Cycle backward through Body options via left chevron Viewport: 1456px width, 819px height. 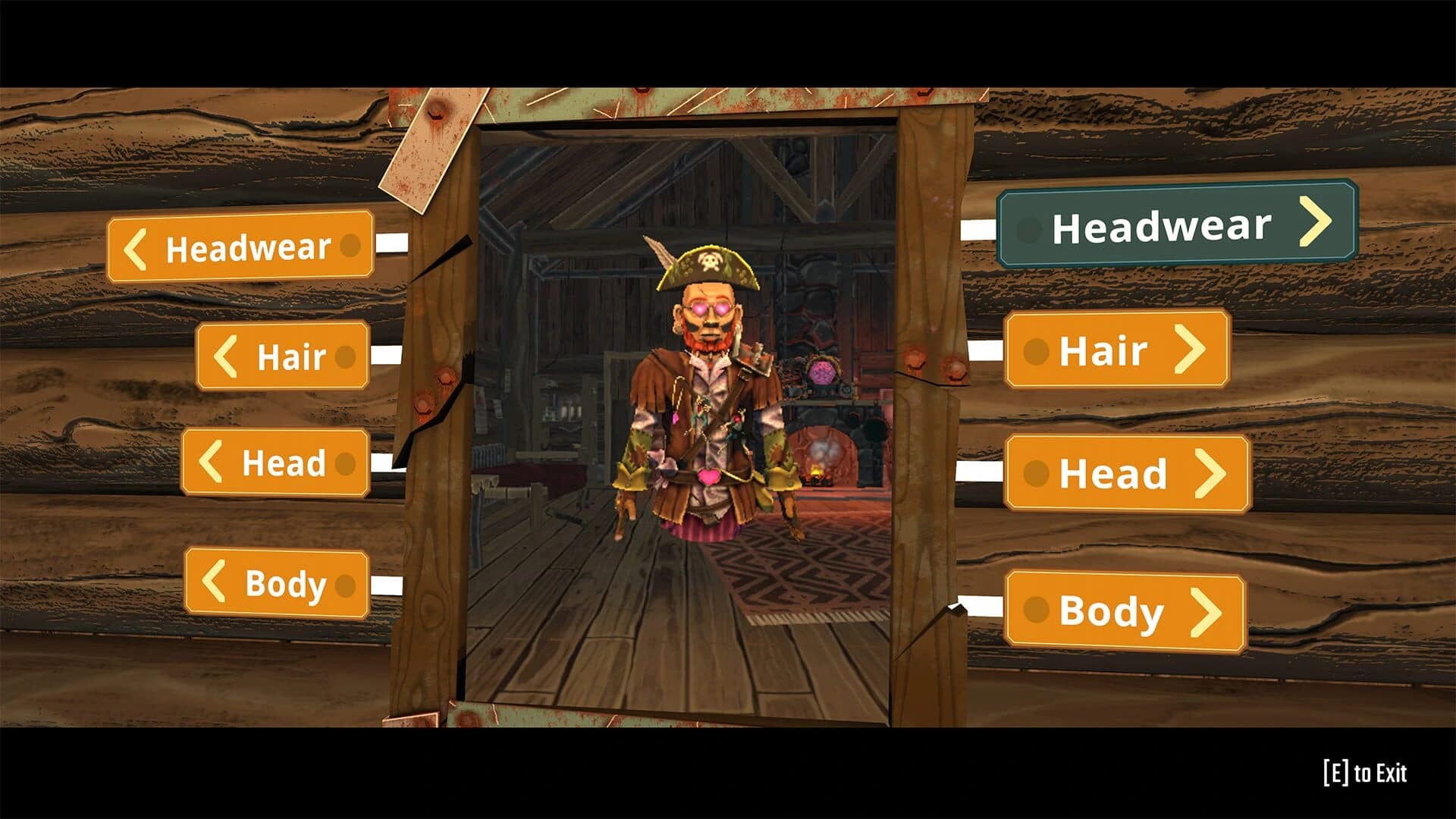tap(215, 583)
